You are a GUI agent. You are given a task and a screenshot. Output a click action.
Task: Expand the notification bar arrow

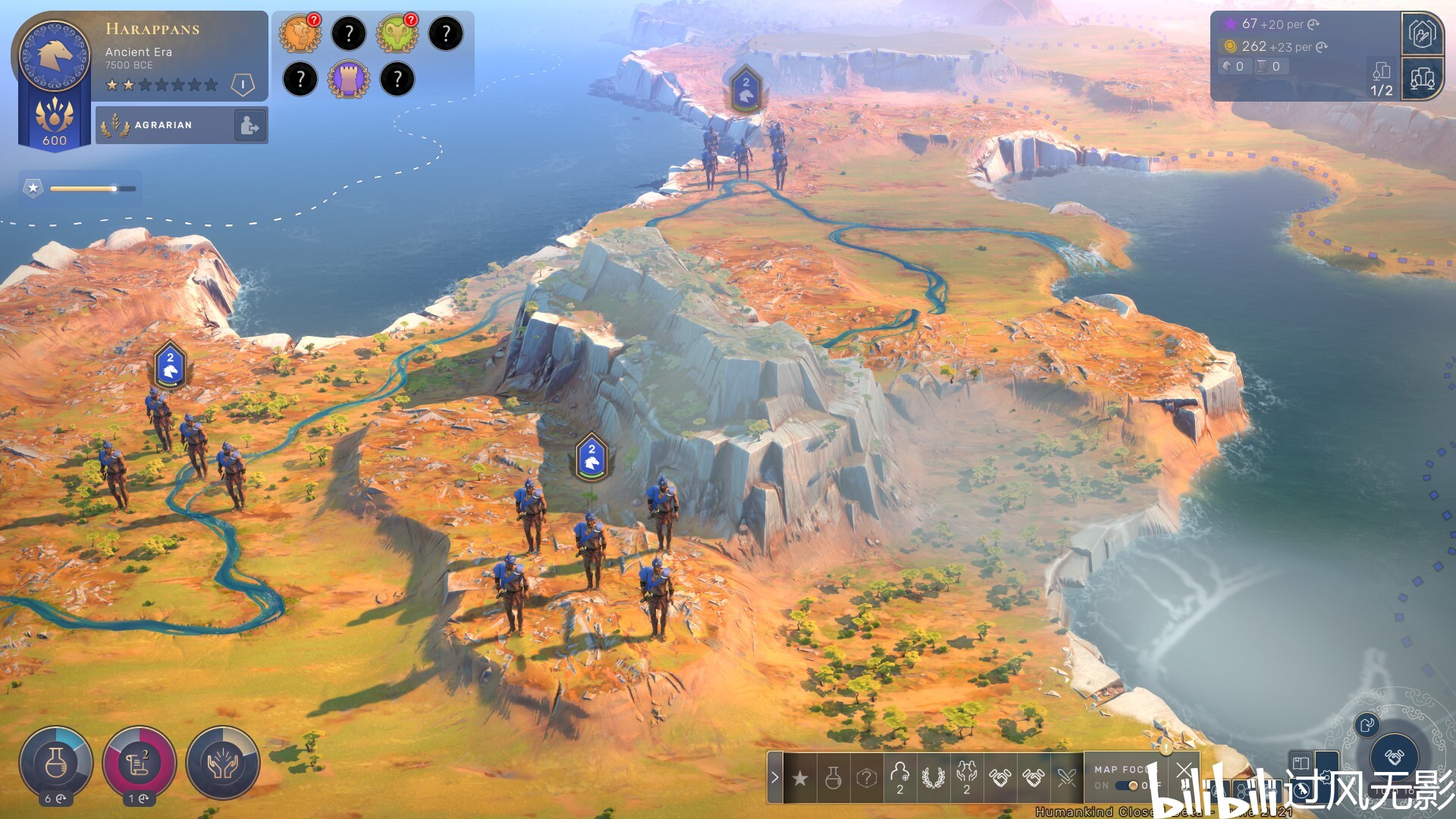[x=774, y=777]
